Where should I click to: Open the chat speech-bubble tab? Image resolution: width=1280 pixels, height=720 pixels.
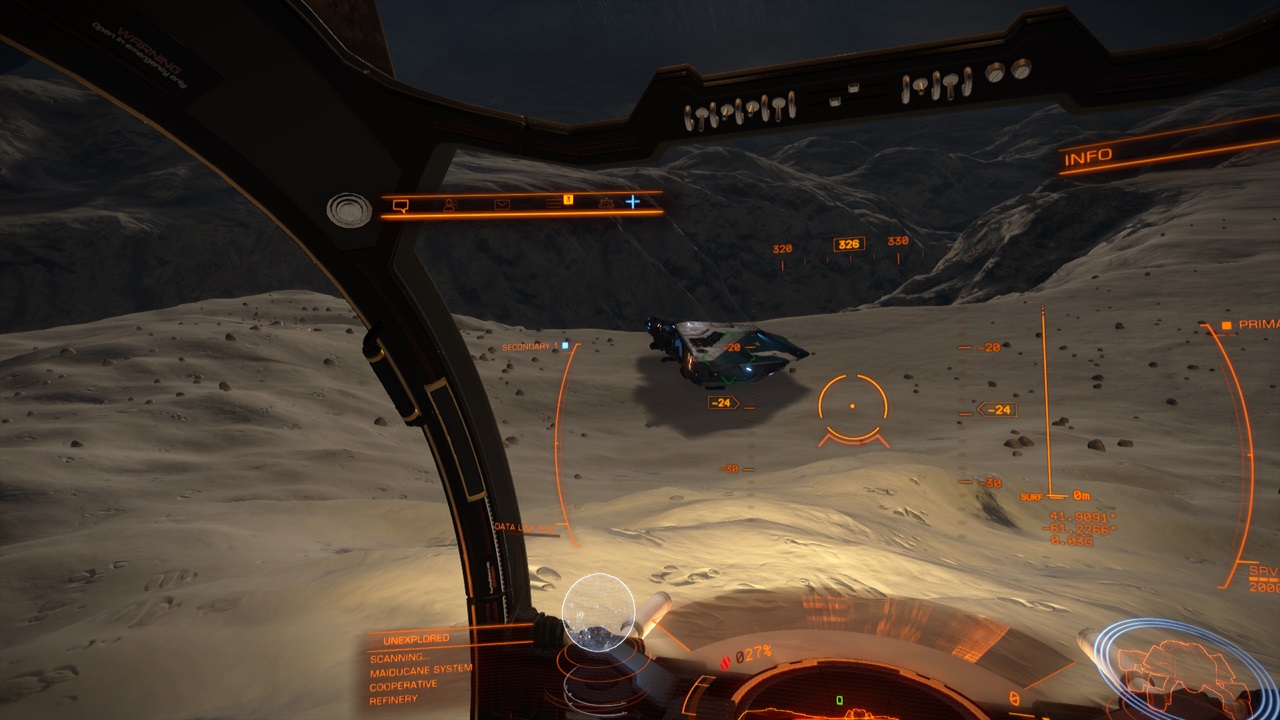[401, 205]
